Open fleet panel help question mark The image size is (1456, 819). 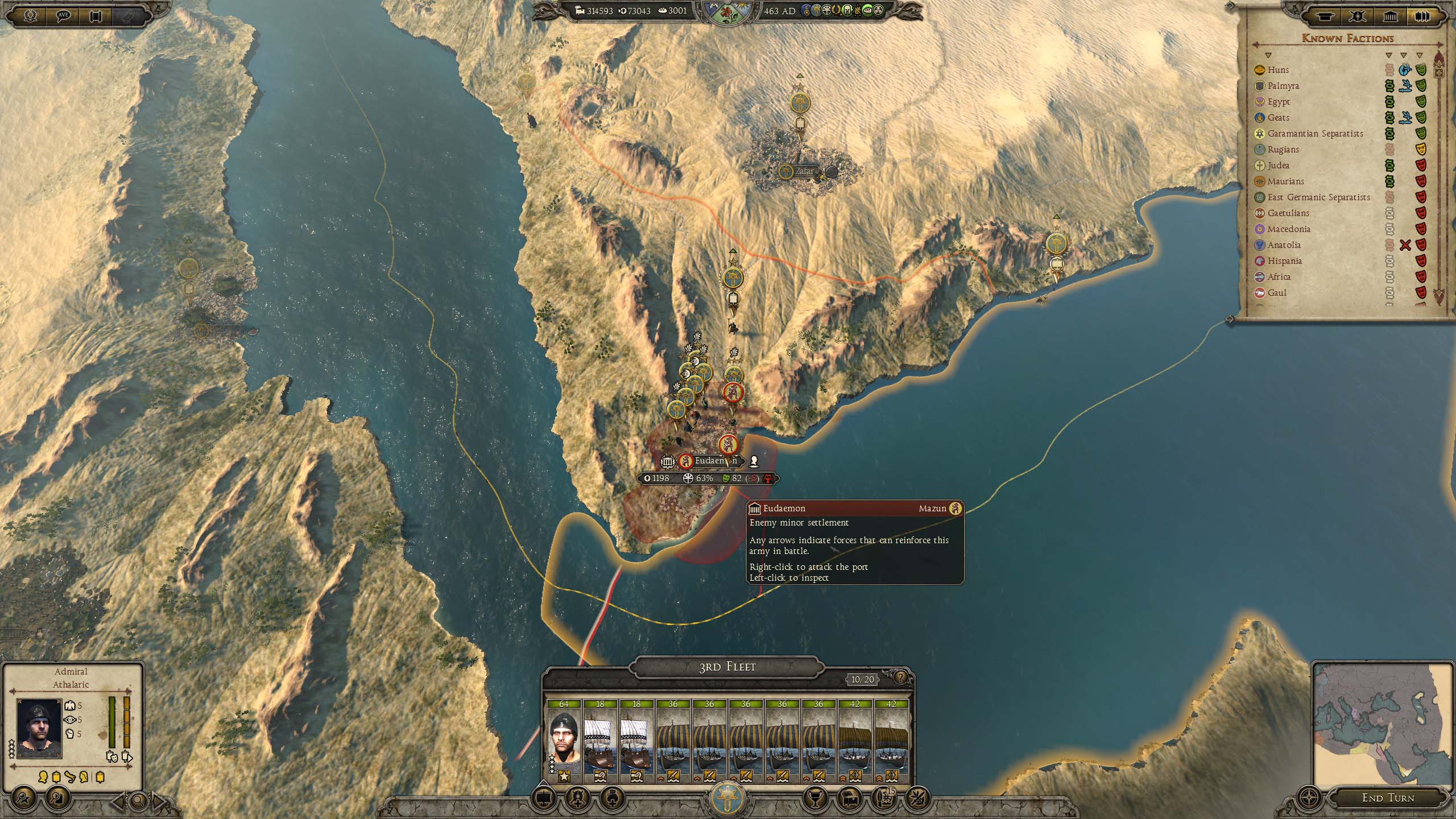(x=900, y=677)
